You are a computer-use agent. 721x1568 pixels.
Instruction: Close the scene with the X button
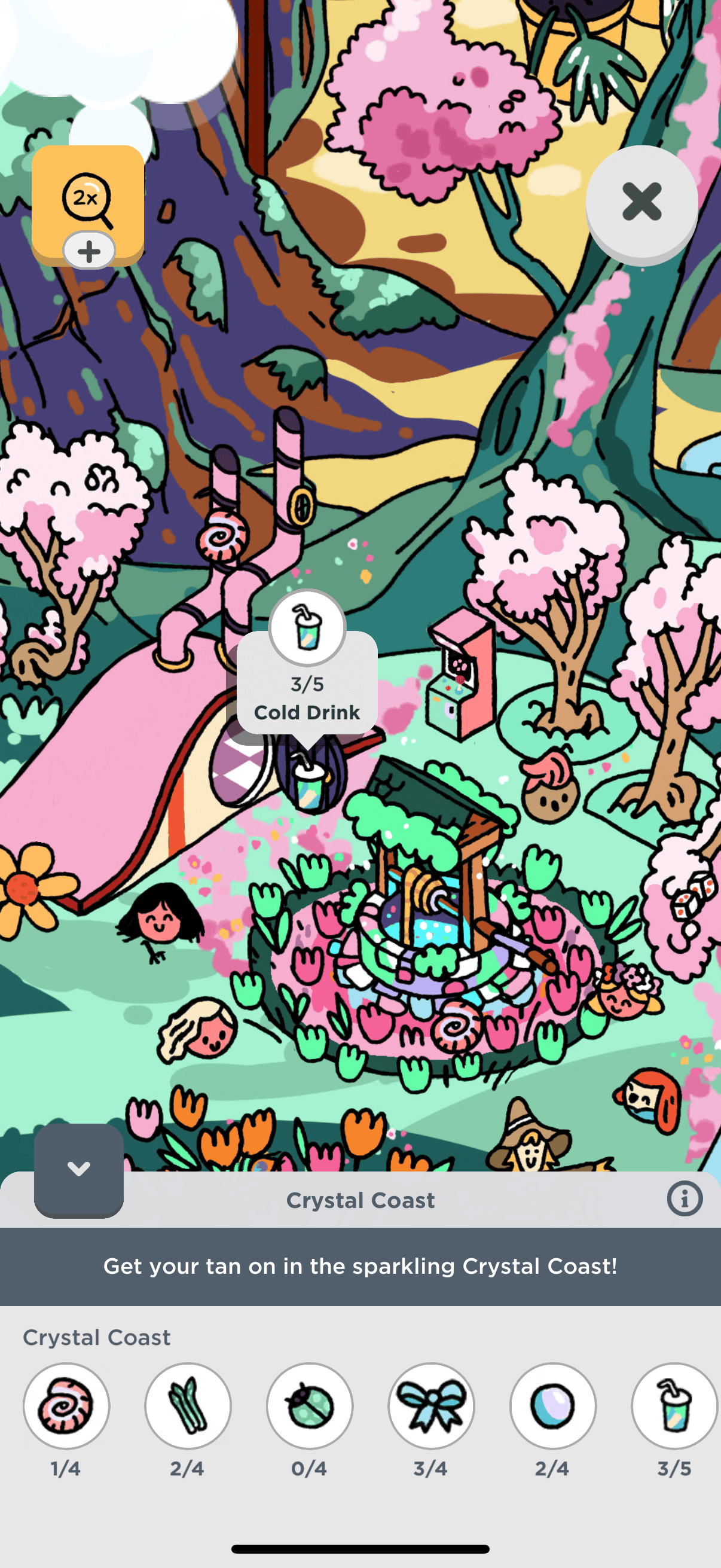coord(641,202)
